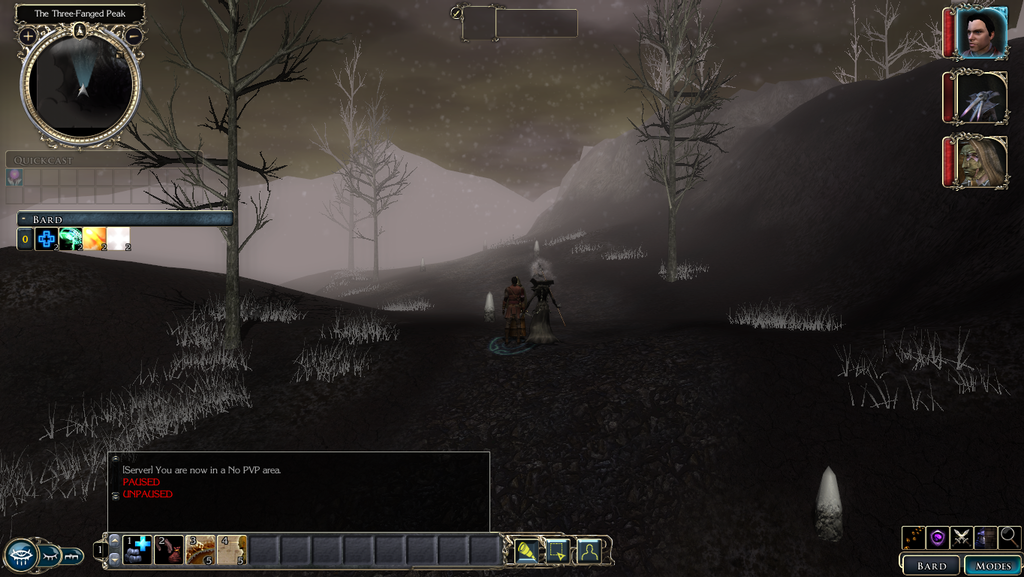Zoom out the minimap with minus button

(x=133, y=37)
